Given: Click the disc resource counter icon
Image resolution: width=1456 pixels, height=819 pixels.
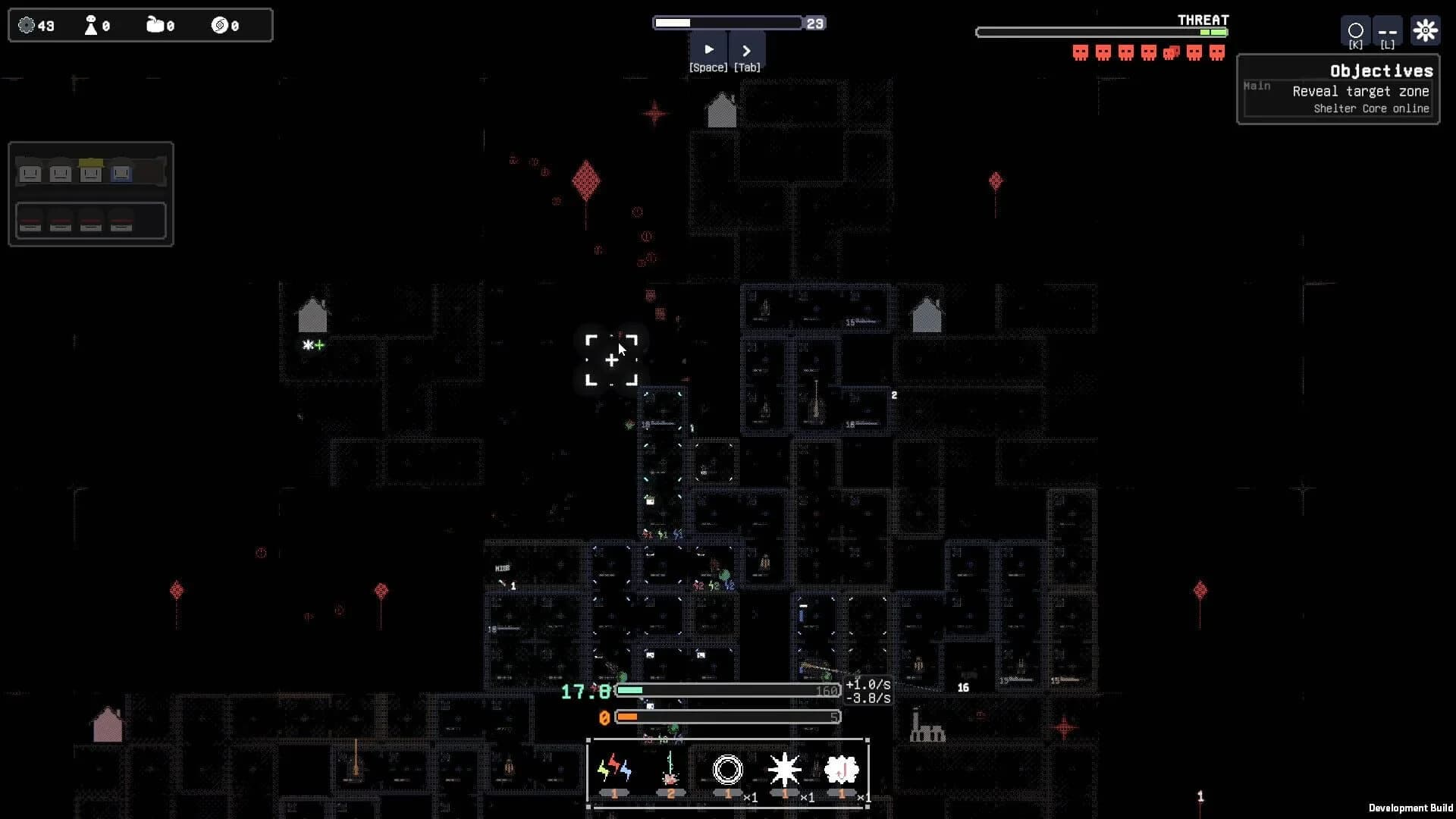Looking at the screenshot, I should (x=220, y=25).
